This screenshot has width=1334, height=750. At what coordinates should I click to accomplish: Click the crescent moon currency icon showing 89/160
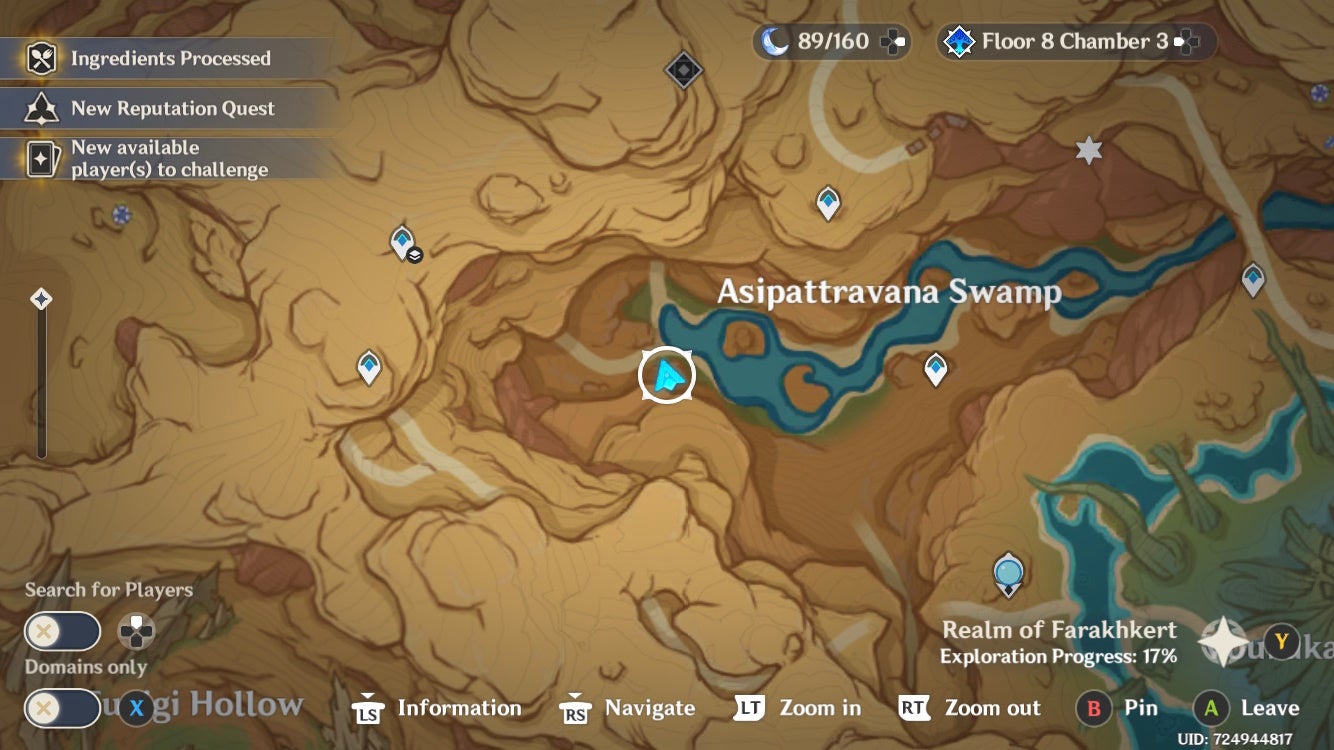click(775, 41)
